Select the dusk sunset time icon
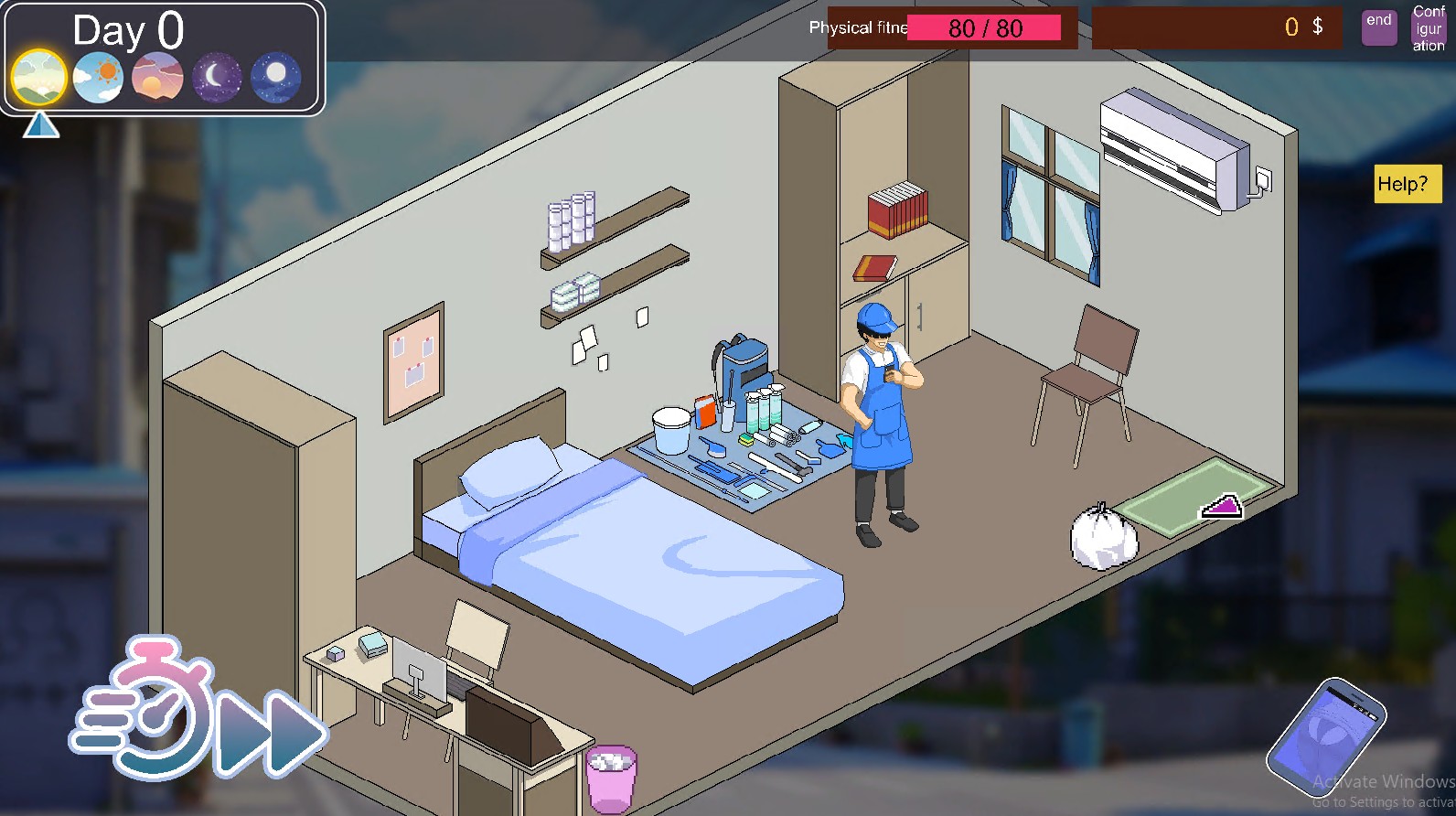 [x=157, y=77]
